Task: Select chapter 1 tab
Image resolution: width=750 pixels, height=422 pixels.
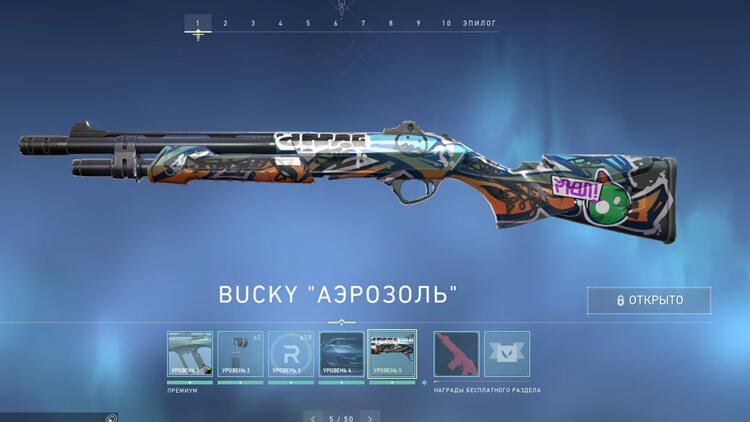Action: tap(197, 23)
